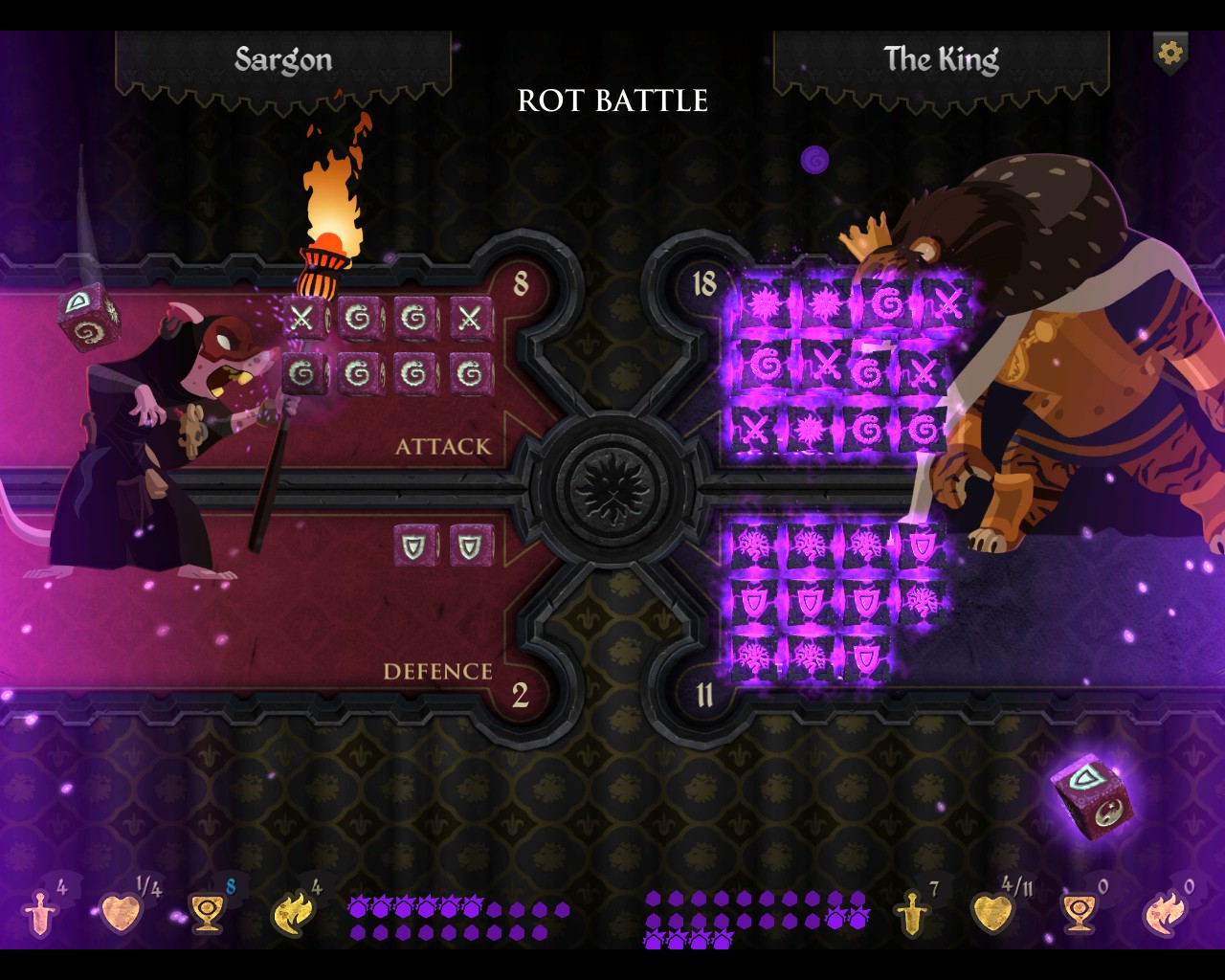This screenshot has width=1225, height=980.
Task: Toggle a shield die in Sargon's defence row
Action: [x=416, y=546]
